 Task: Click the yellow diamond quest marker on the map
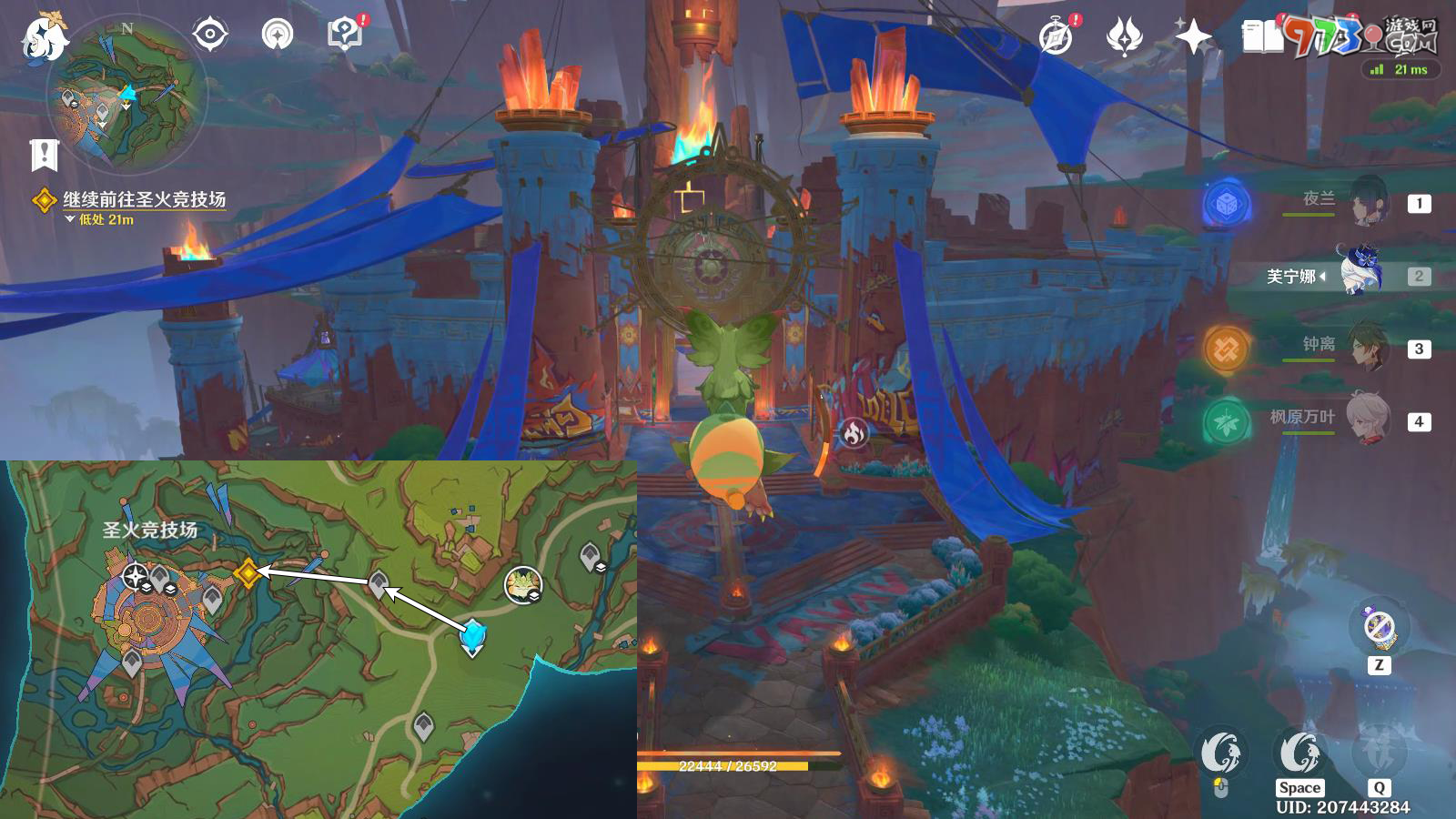click(247, 572)
